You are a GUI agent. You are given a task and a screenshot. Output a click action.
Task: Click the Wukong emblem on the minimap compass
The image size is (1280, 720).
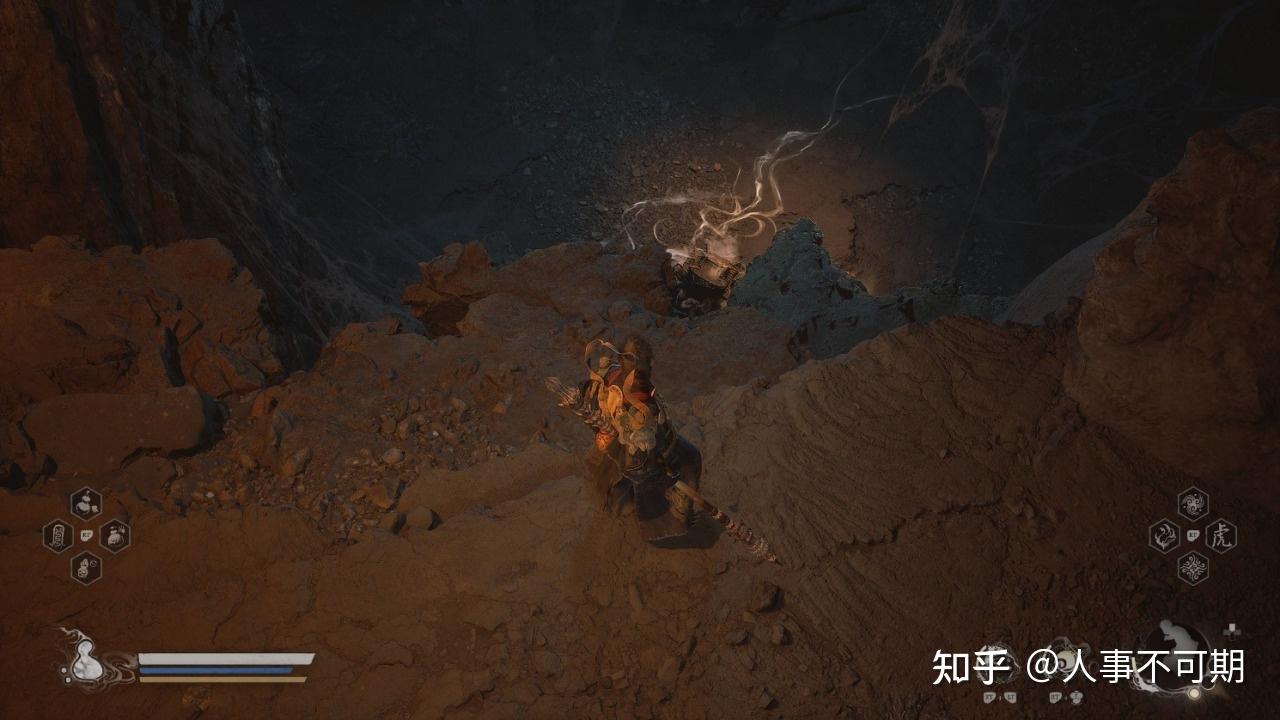point(1172,634)
